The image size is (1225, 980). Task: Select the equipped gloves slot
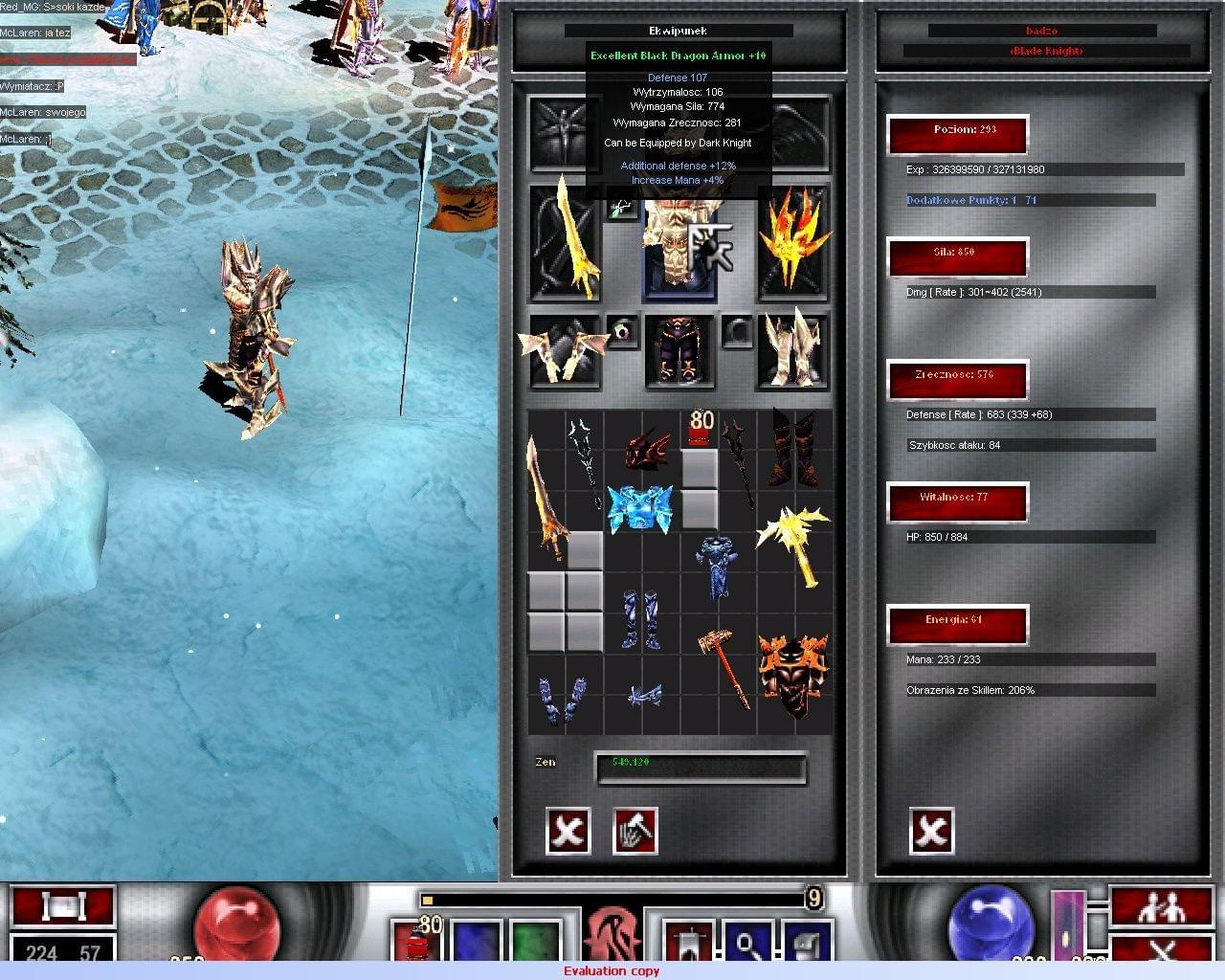click(x=565, y=351)
